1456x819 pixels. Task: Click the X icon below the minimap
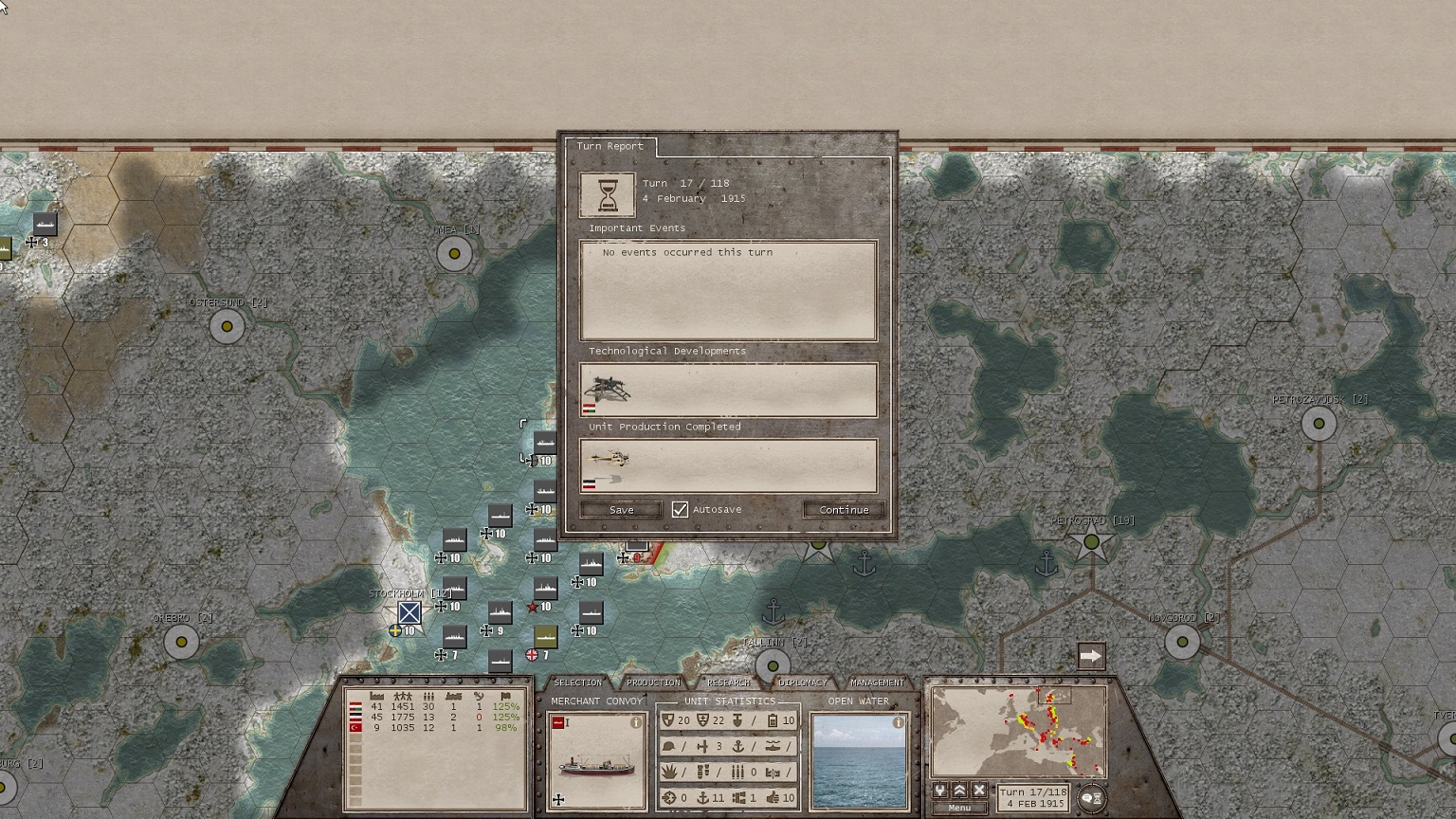[x=979, y=791]
